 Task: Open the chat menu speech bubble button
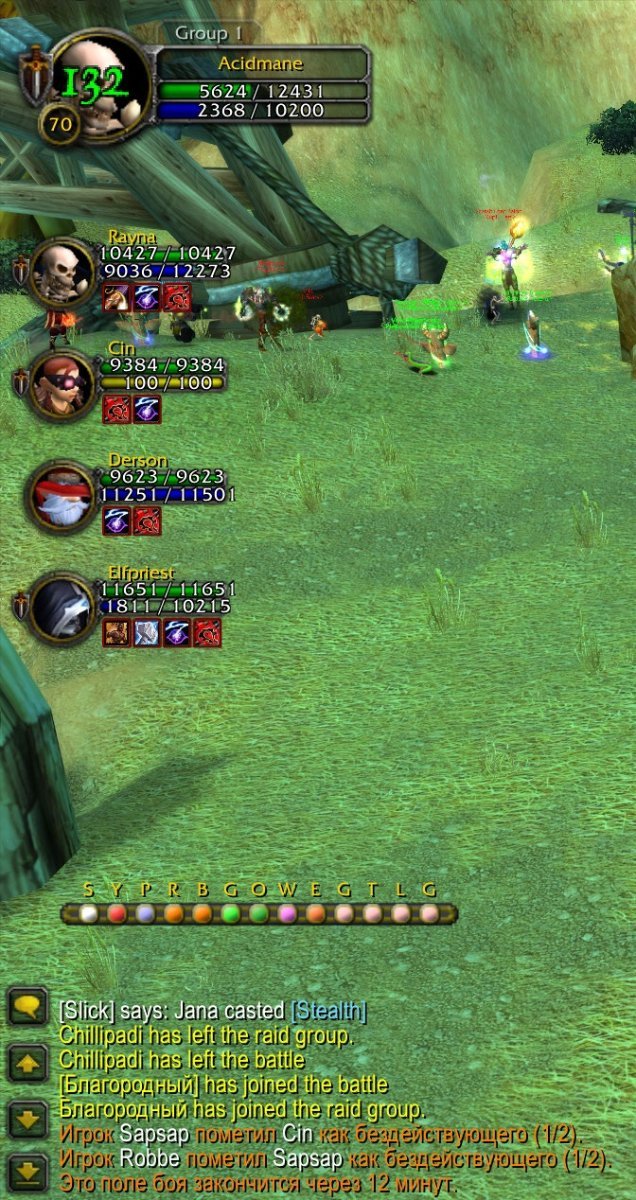click(27, 1006)
